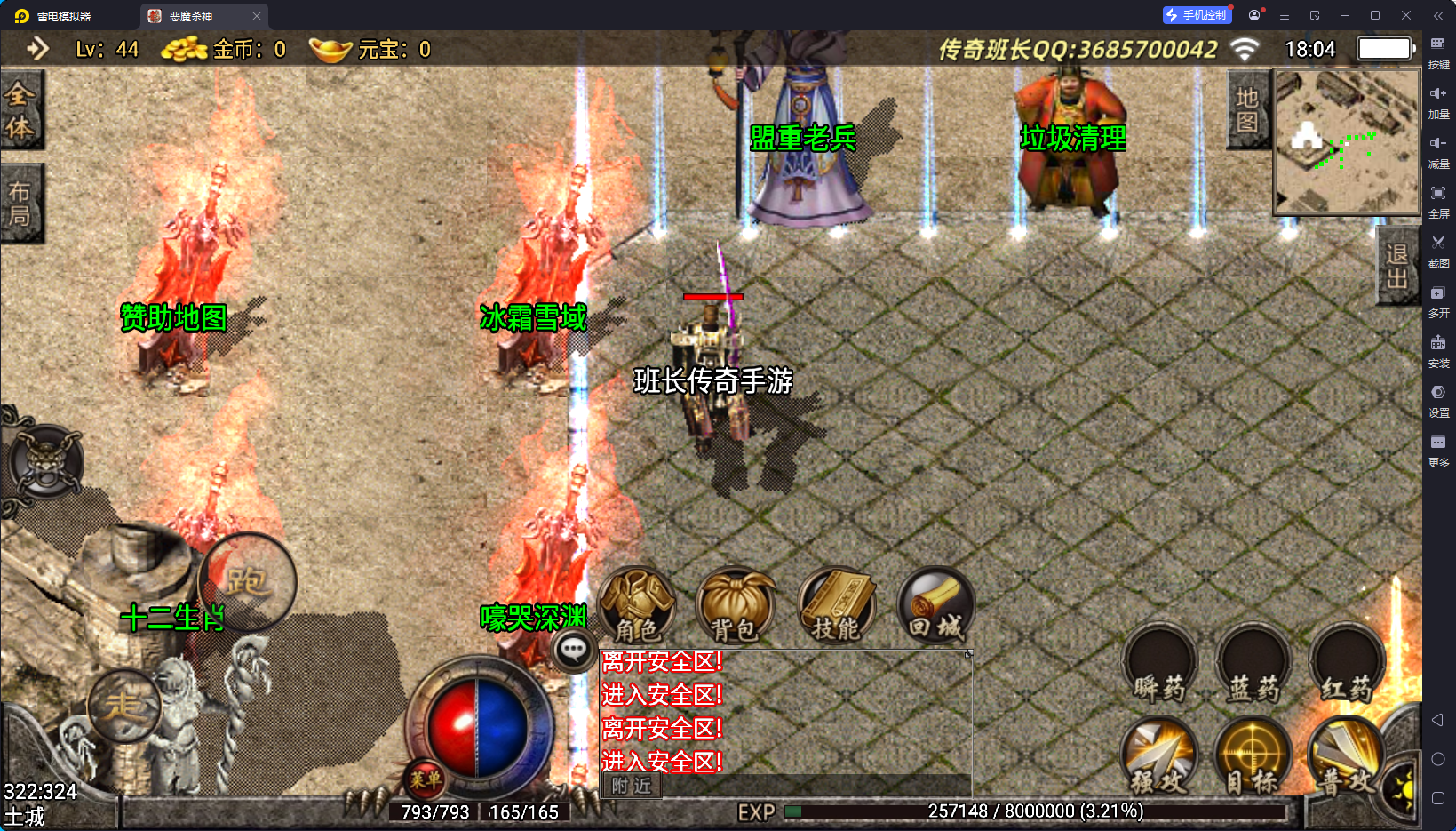Click the minimap in the corner
Viewport: 1456px width, 831px height.
(x=1347, y=141)
